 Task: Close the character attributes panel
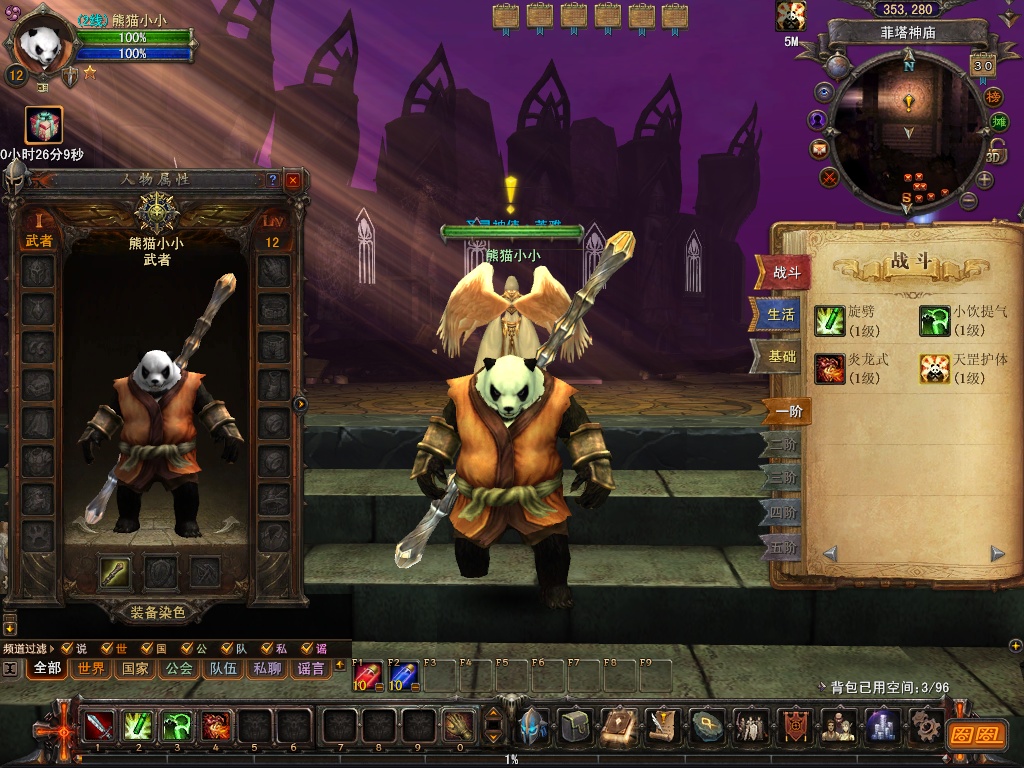(292, 180)
